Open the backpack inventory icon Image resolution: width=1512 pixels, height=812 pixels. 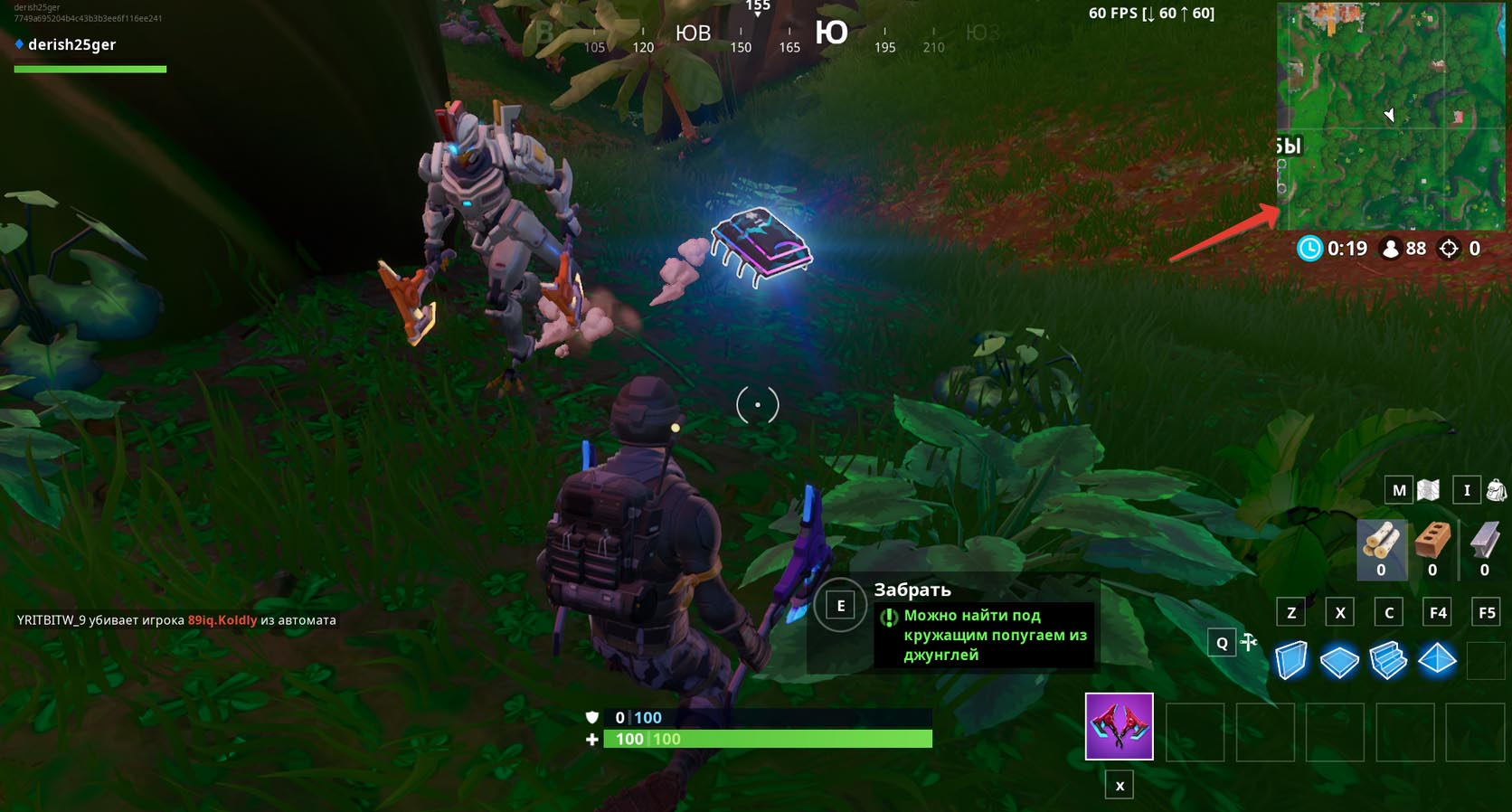tap(1496, 490)
